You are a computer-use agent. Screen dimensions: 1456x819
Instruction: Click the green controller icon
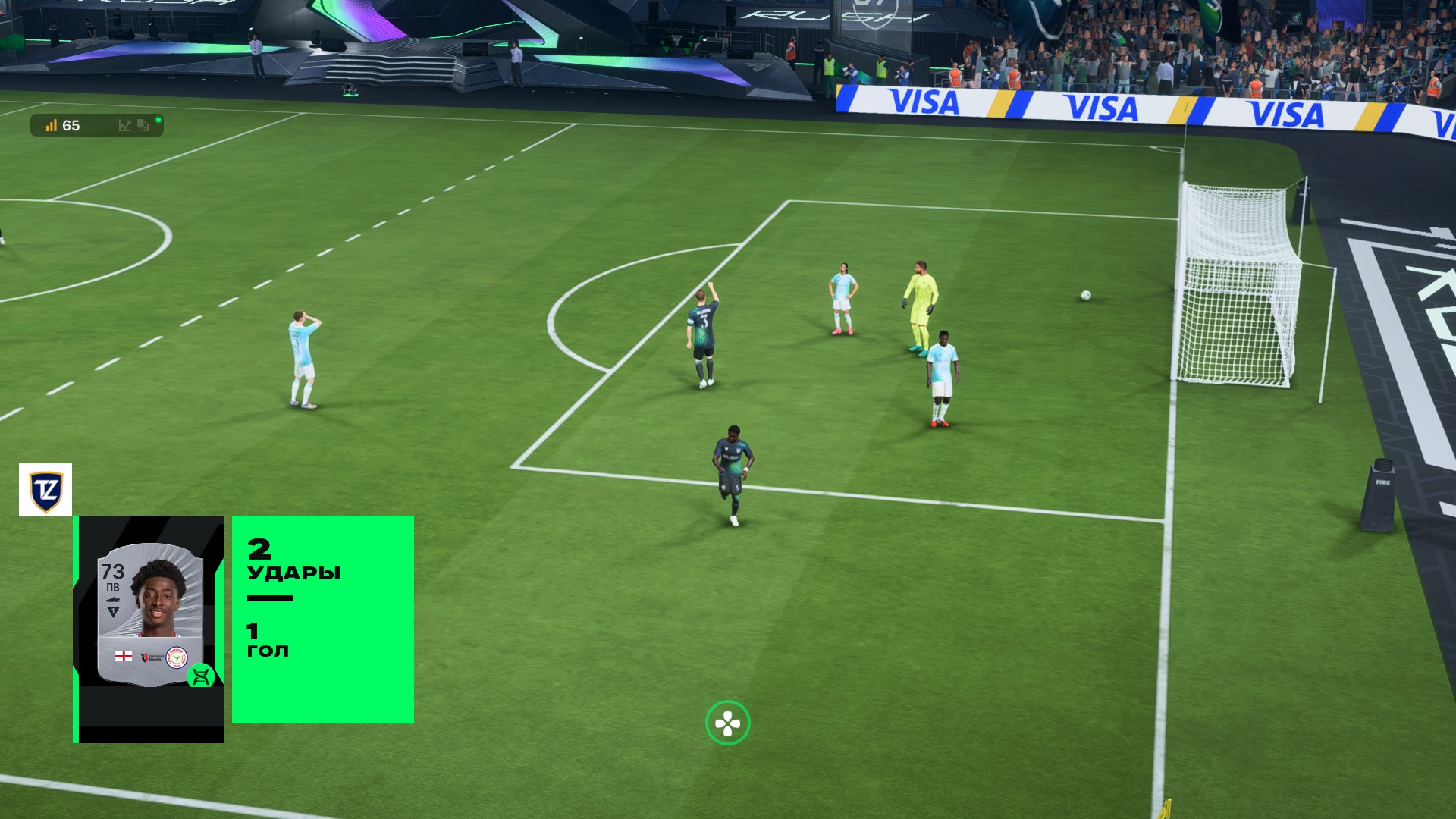[727, 723]
